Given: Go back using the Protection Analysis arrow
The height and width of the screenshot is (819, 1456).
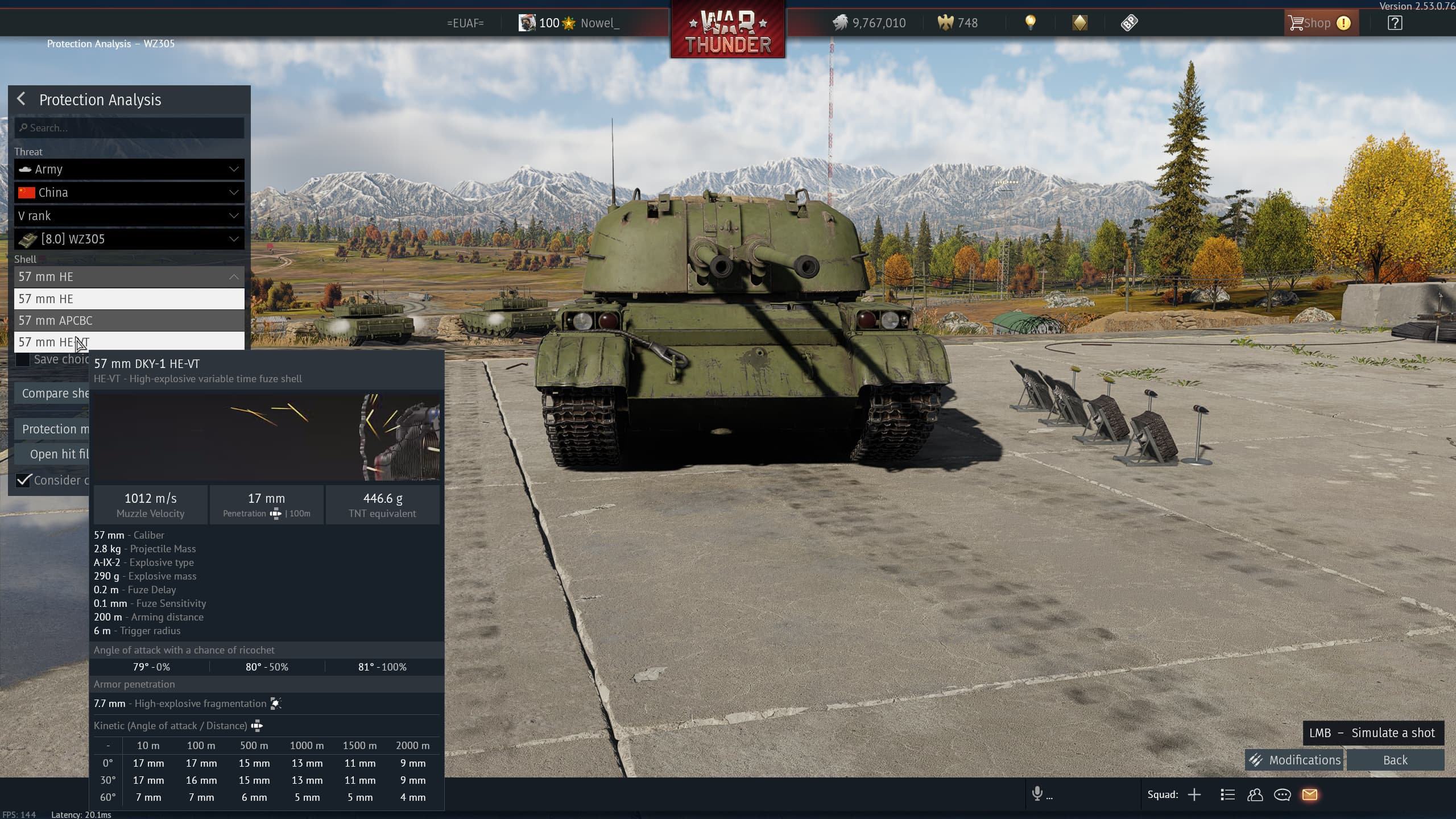Looking at the screenshot, I should pyautogui.click(x=22, y=99).
